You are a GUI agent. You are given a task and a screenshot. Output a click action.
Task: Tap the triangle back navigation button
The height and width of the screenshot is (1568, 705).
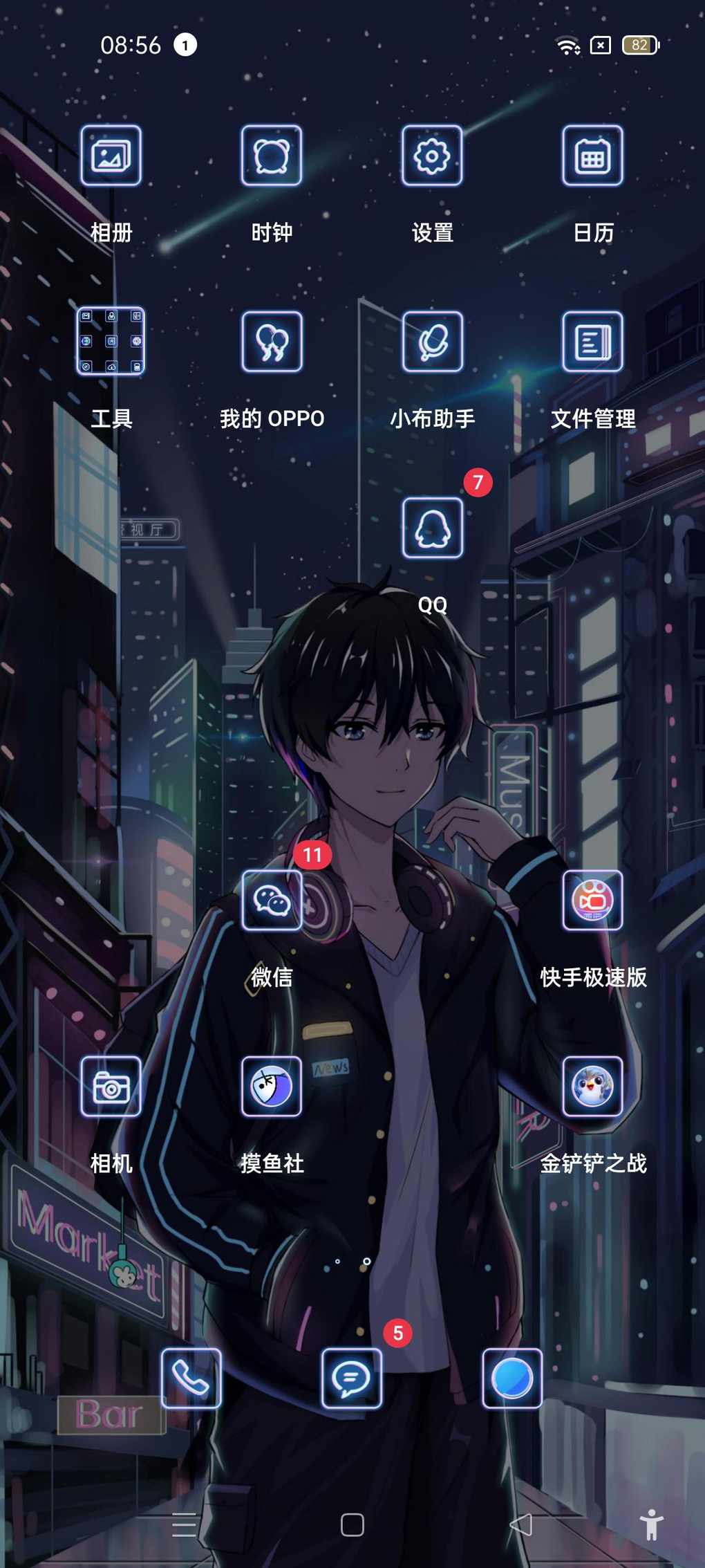[521, 1524]
